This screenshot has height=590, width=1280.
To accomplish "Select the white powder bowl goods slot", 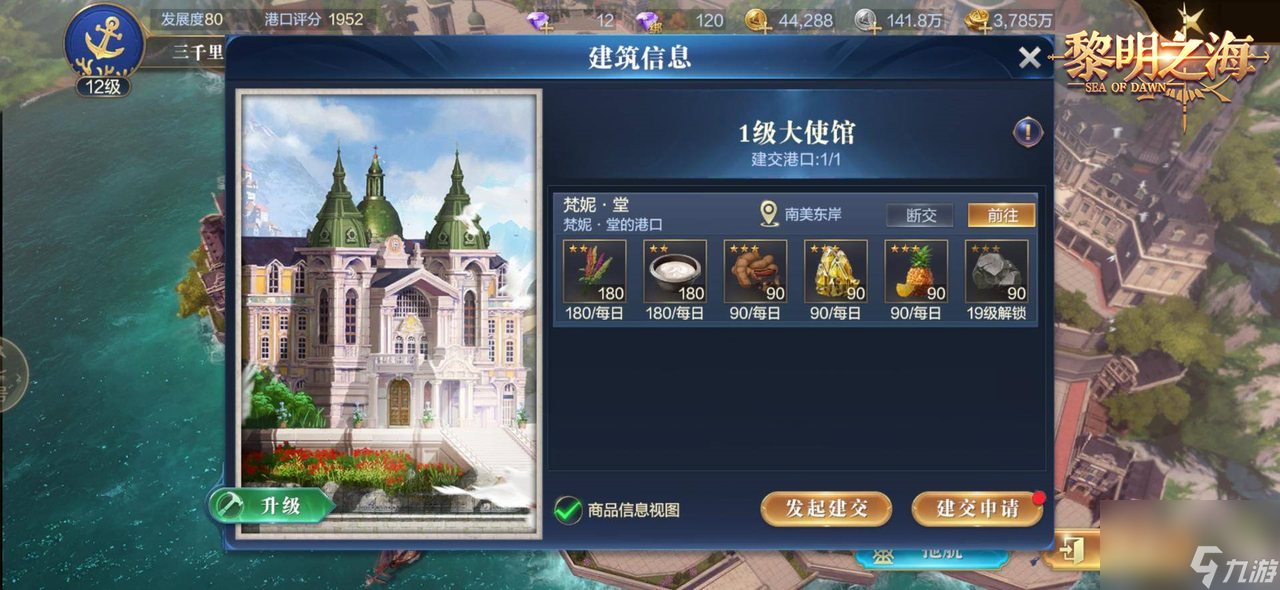I will click(675, 271).
